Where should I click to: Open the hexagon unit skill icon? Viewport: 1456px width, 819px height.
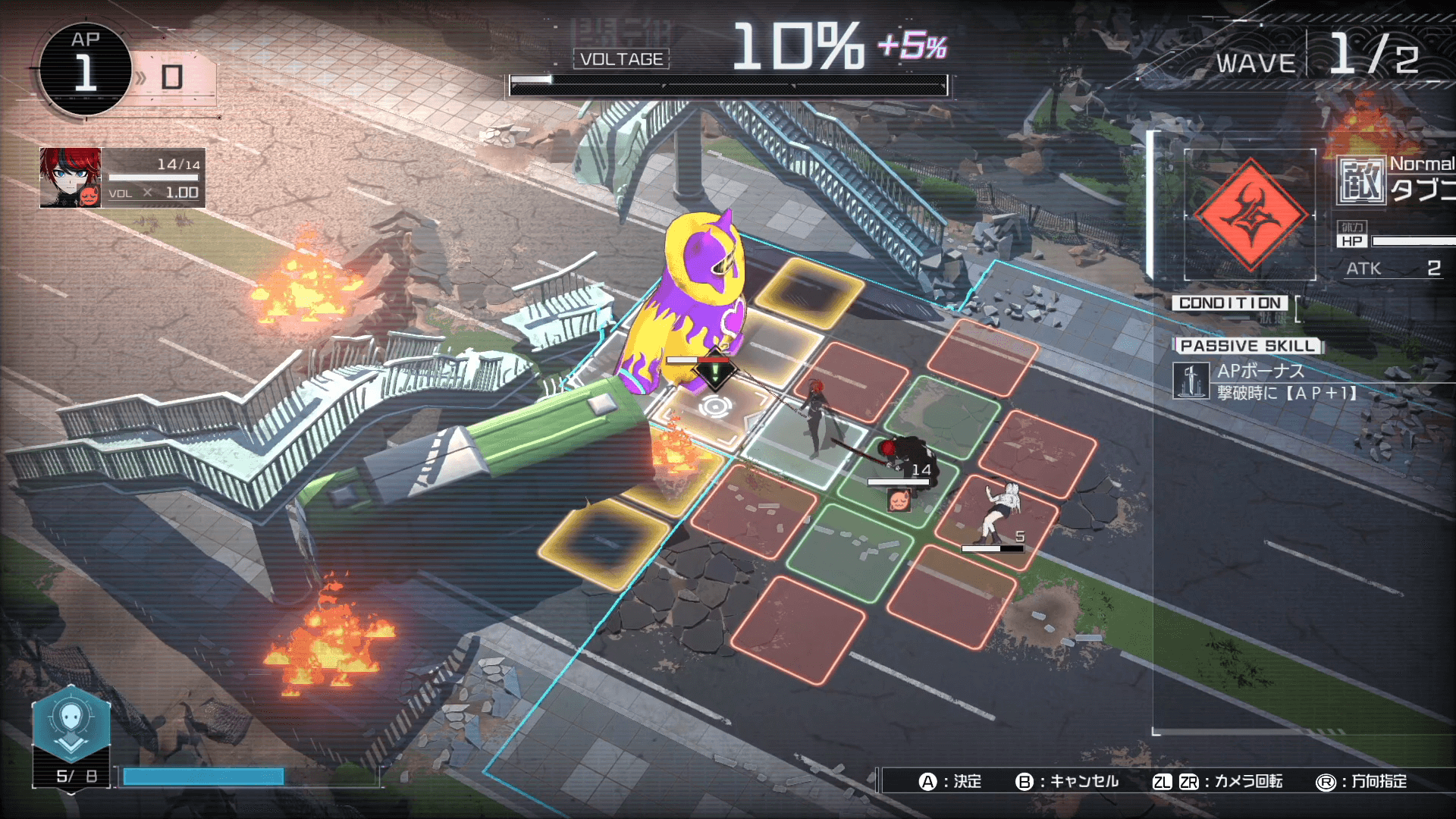(71, 724)
